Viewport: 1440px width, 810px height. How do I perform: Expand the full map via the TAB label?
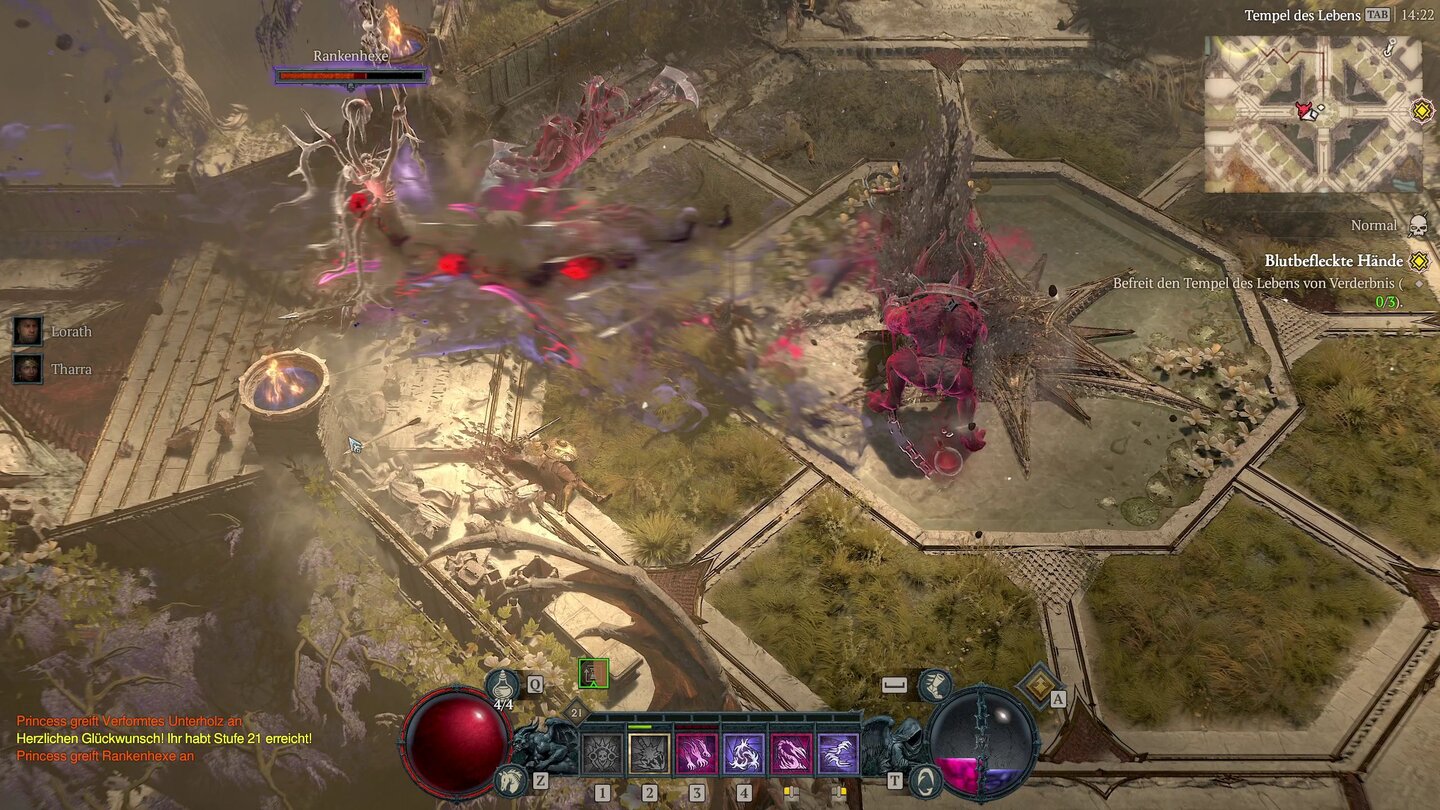coord(1379,15)
